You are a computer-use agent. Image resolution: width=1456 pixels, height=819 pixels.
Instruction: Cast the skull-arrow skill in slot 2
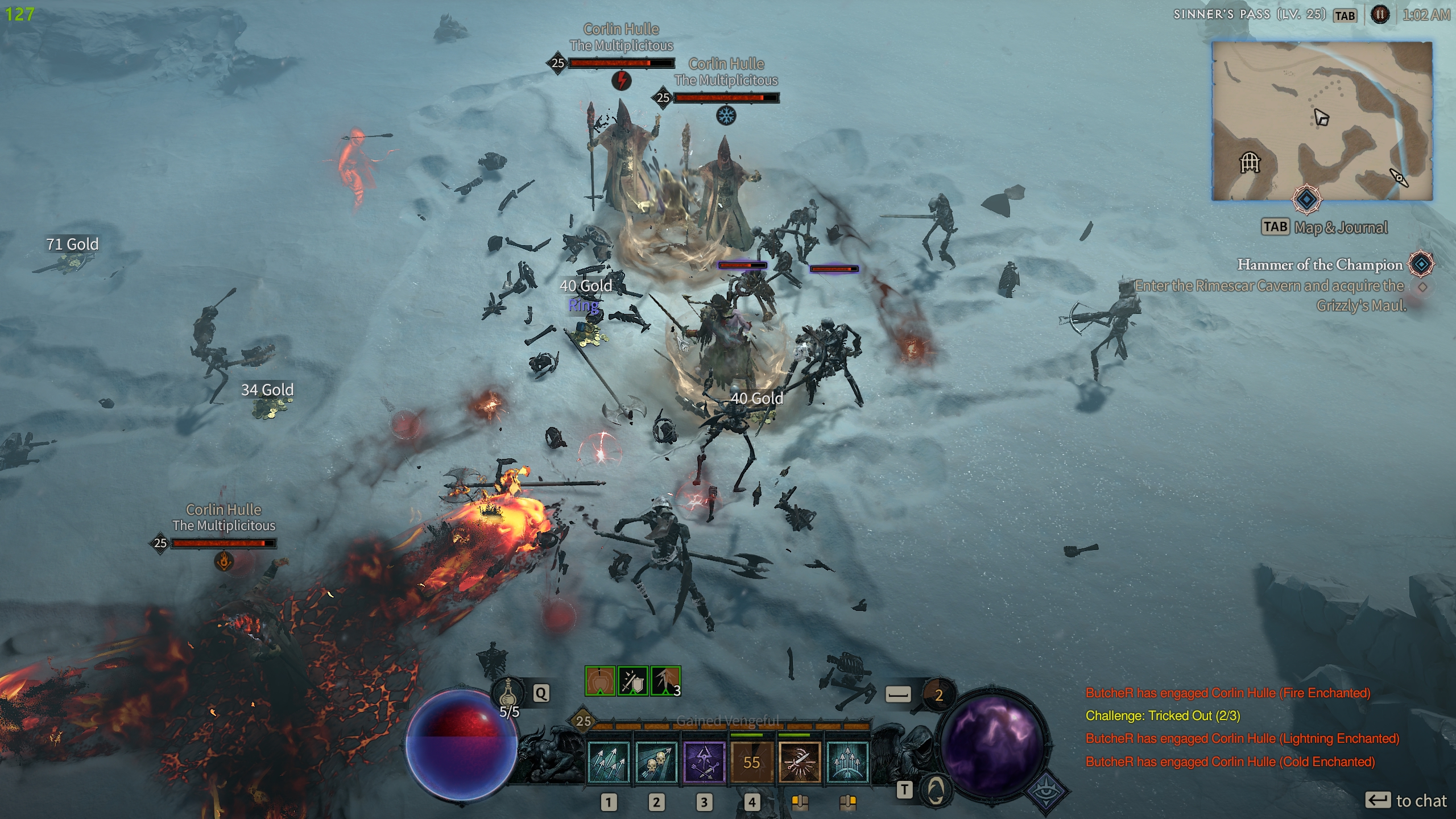[656, 762]
